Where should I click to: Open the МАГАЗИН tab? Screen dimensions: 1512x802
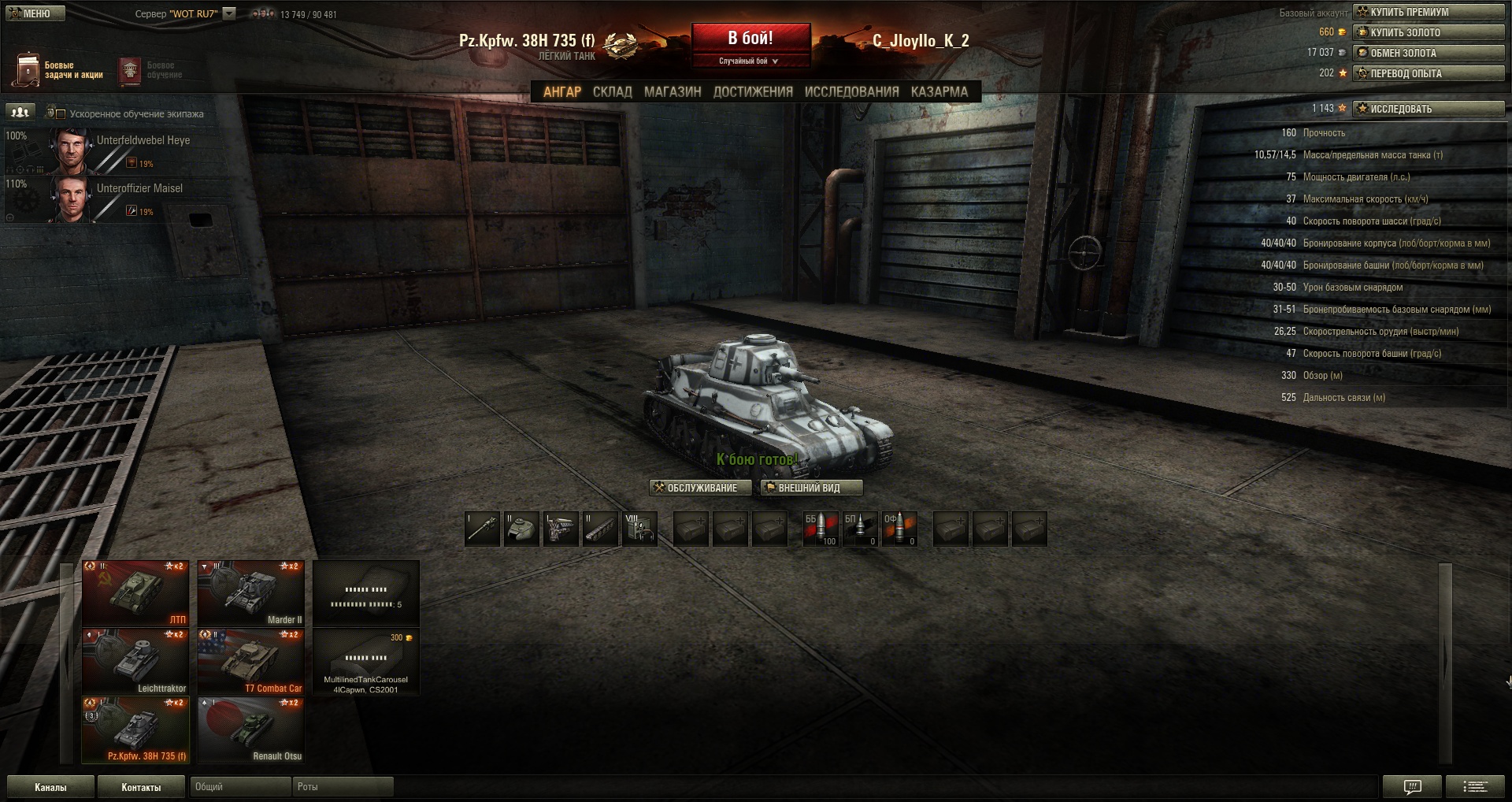coord(672,92)
